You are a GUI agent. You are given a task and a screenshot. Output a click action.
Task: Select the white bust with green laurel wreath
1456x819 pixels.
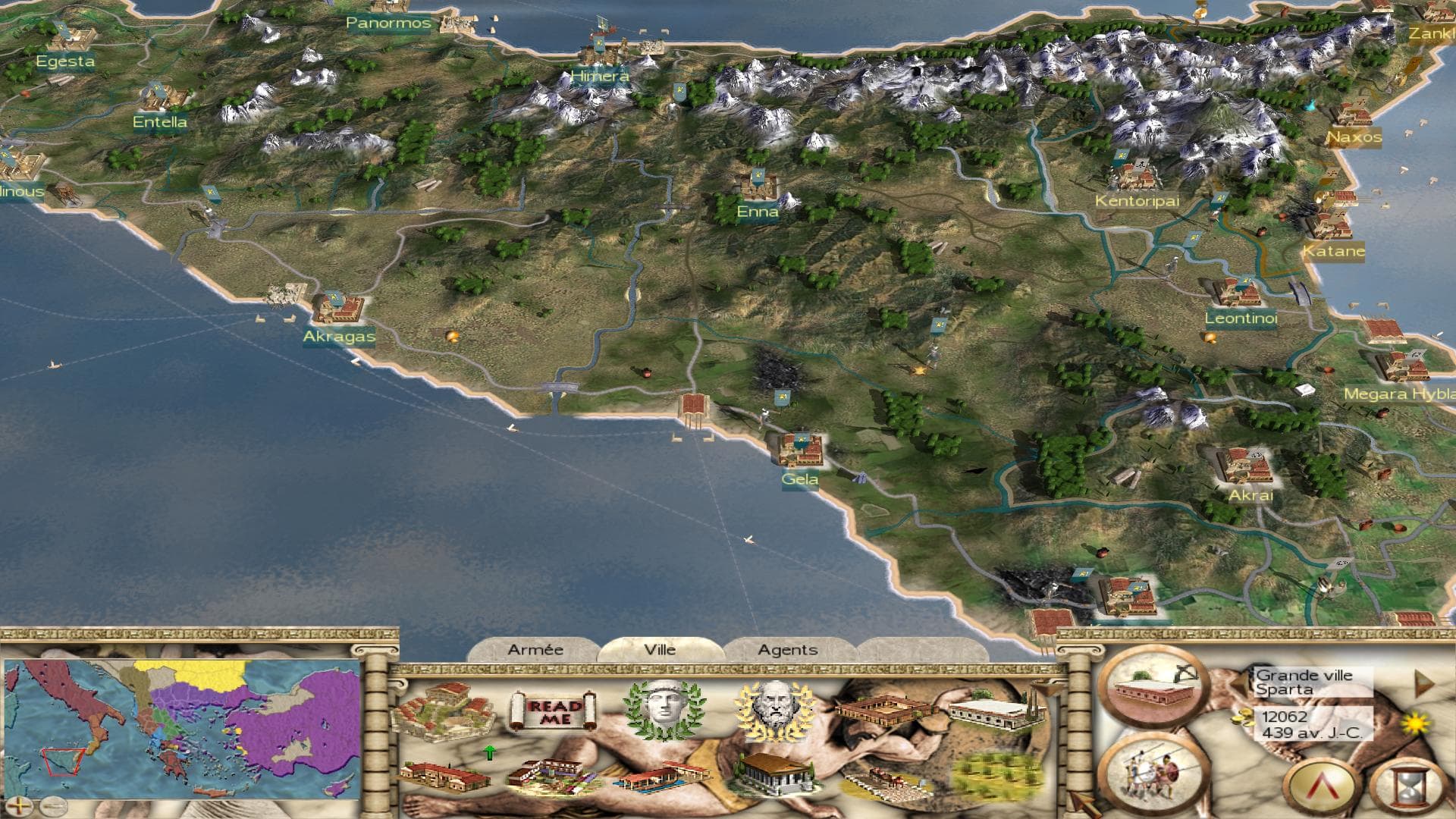pos(664,710)
